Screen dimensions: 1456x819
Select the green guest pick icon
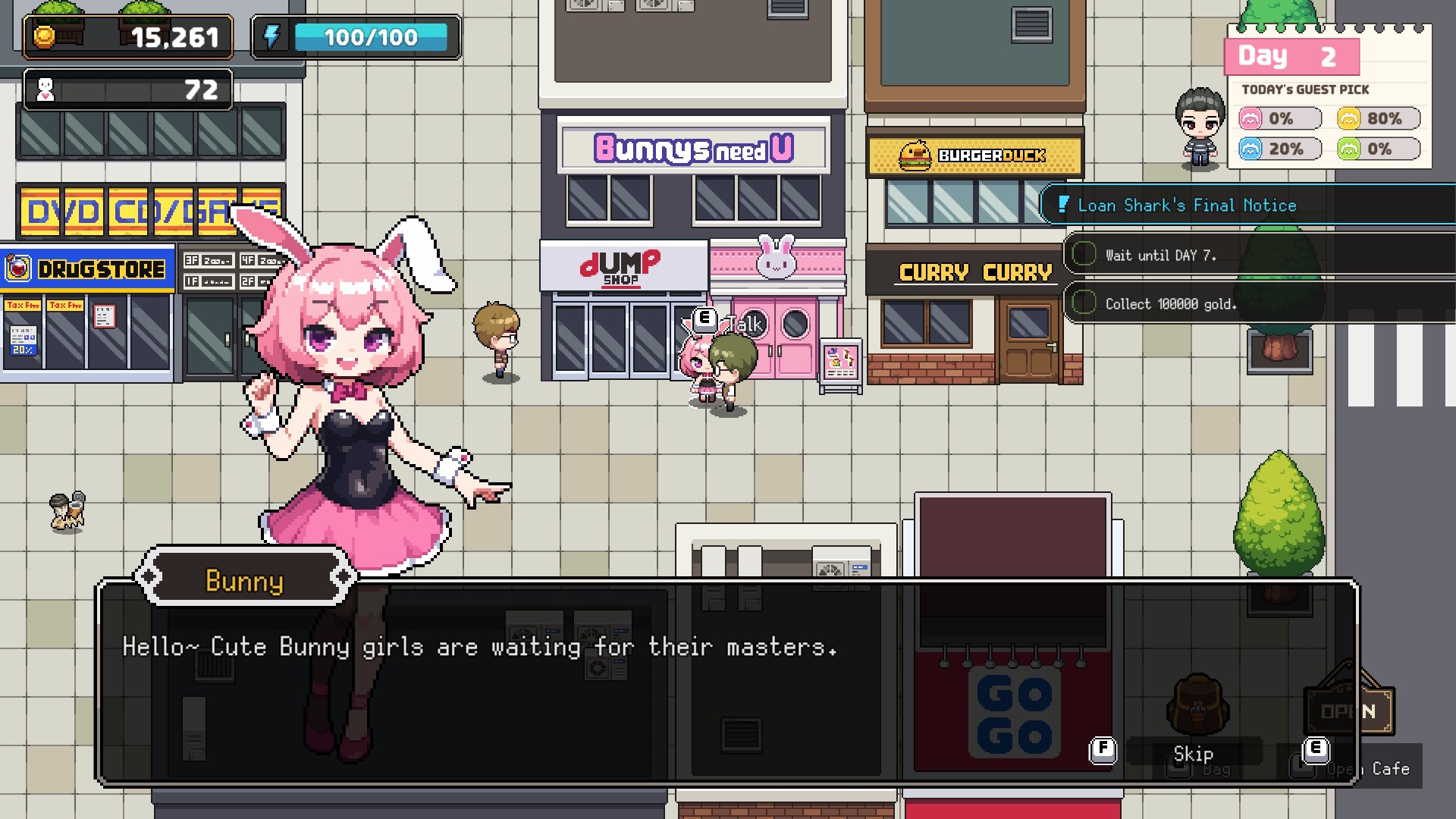(1349, 149)
